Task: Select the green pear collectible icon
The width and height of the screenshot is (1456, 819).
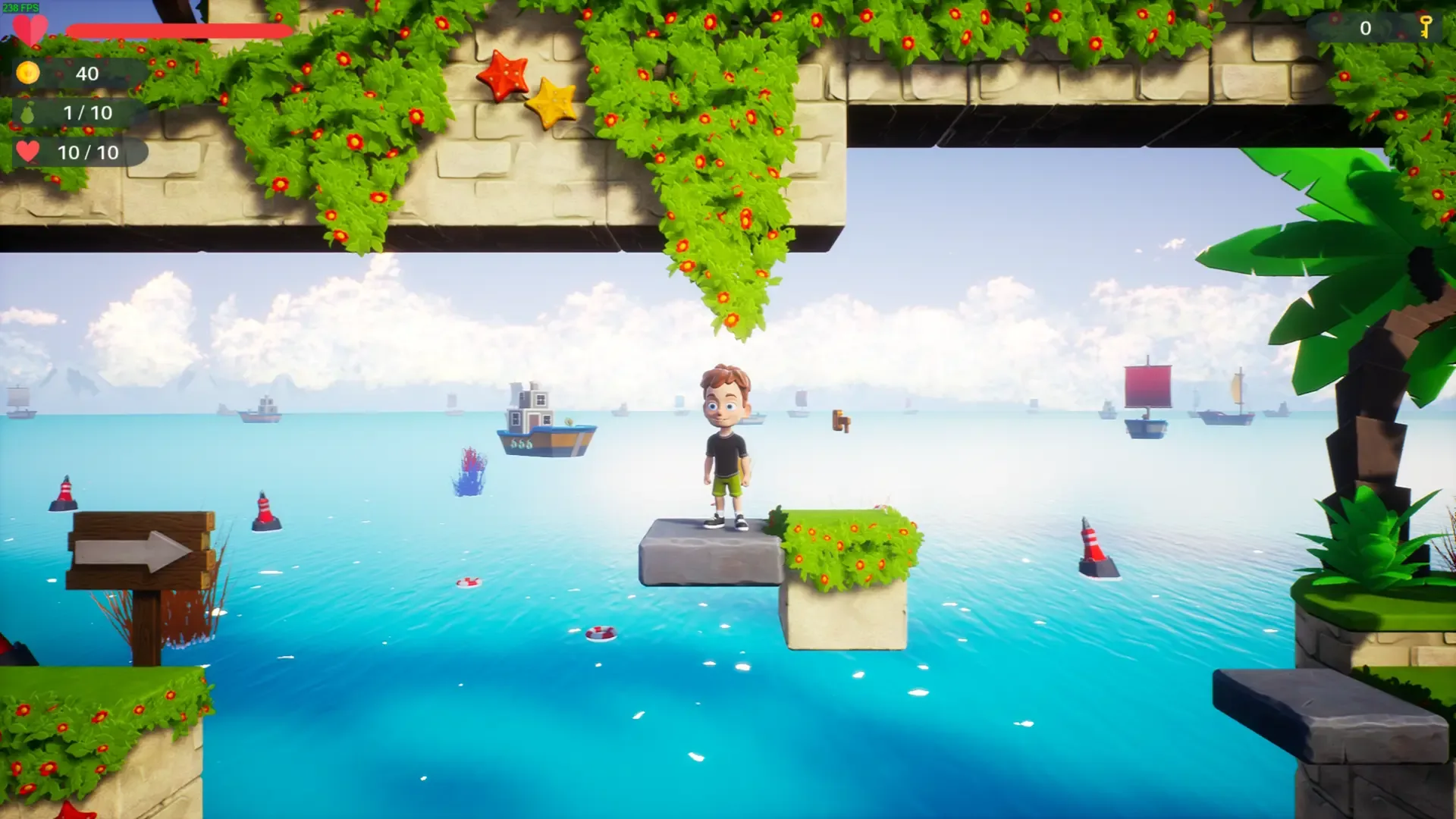Action: [27, 113]
